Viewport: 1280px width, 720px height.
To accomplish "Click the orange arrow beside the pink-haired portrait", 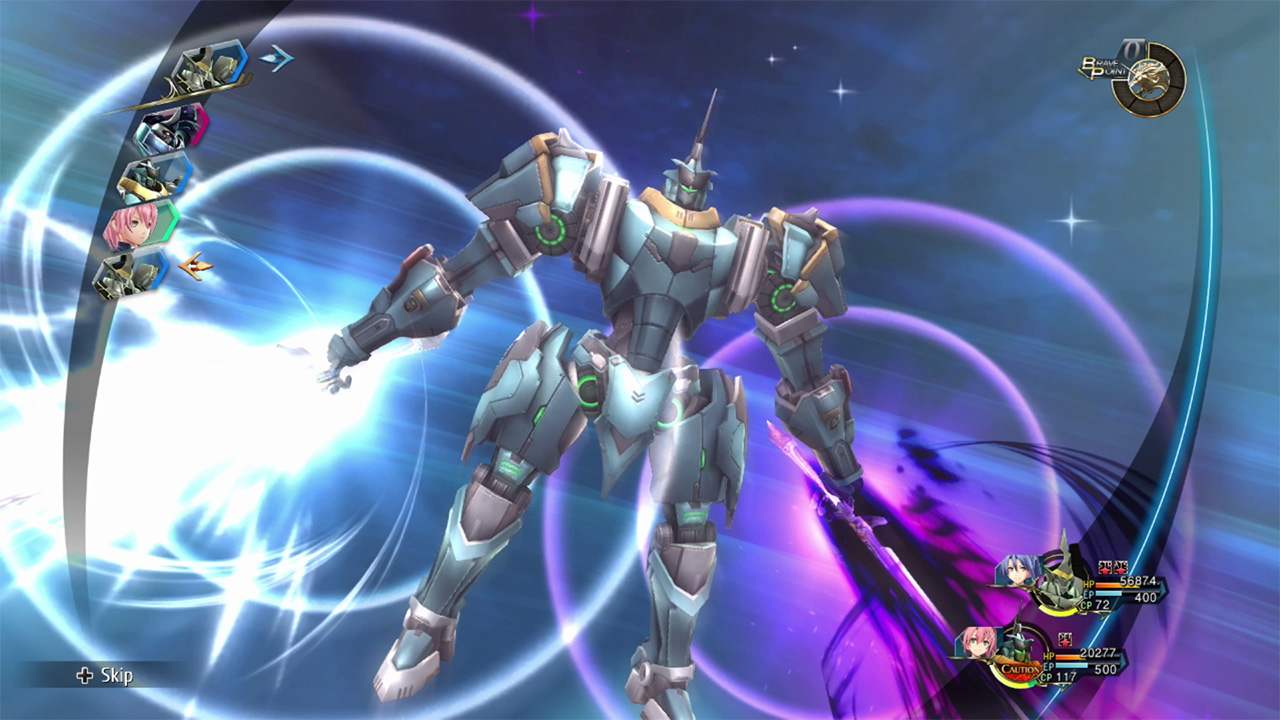I will pyautogui.click(x=196, y=265).
